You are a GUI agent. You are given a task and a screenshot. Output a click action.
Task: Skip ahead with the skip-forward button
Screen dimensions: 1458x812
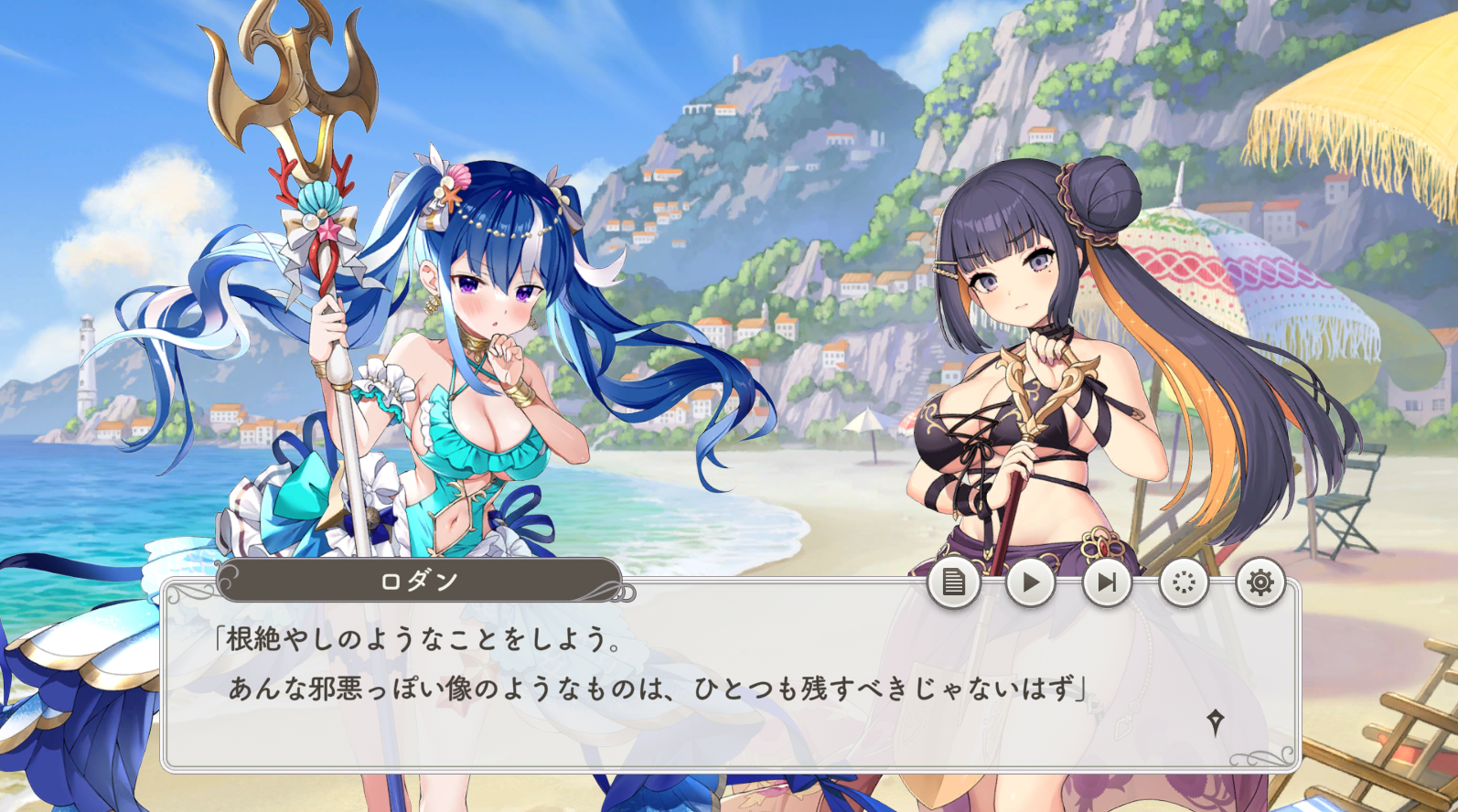point(1107,582)
